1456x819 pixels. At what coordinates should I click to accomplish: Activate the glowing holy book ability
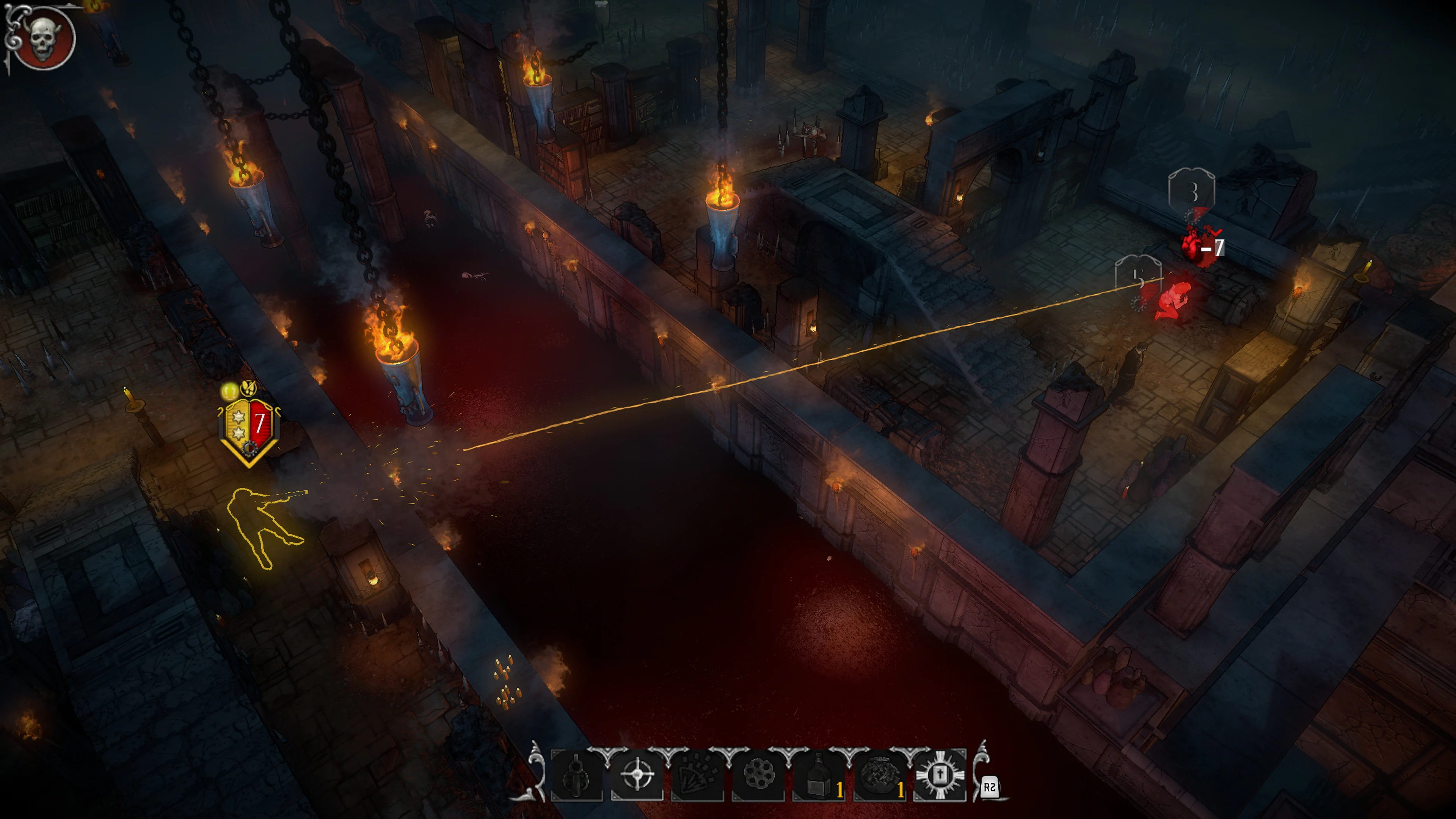[x=940, y=775]
